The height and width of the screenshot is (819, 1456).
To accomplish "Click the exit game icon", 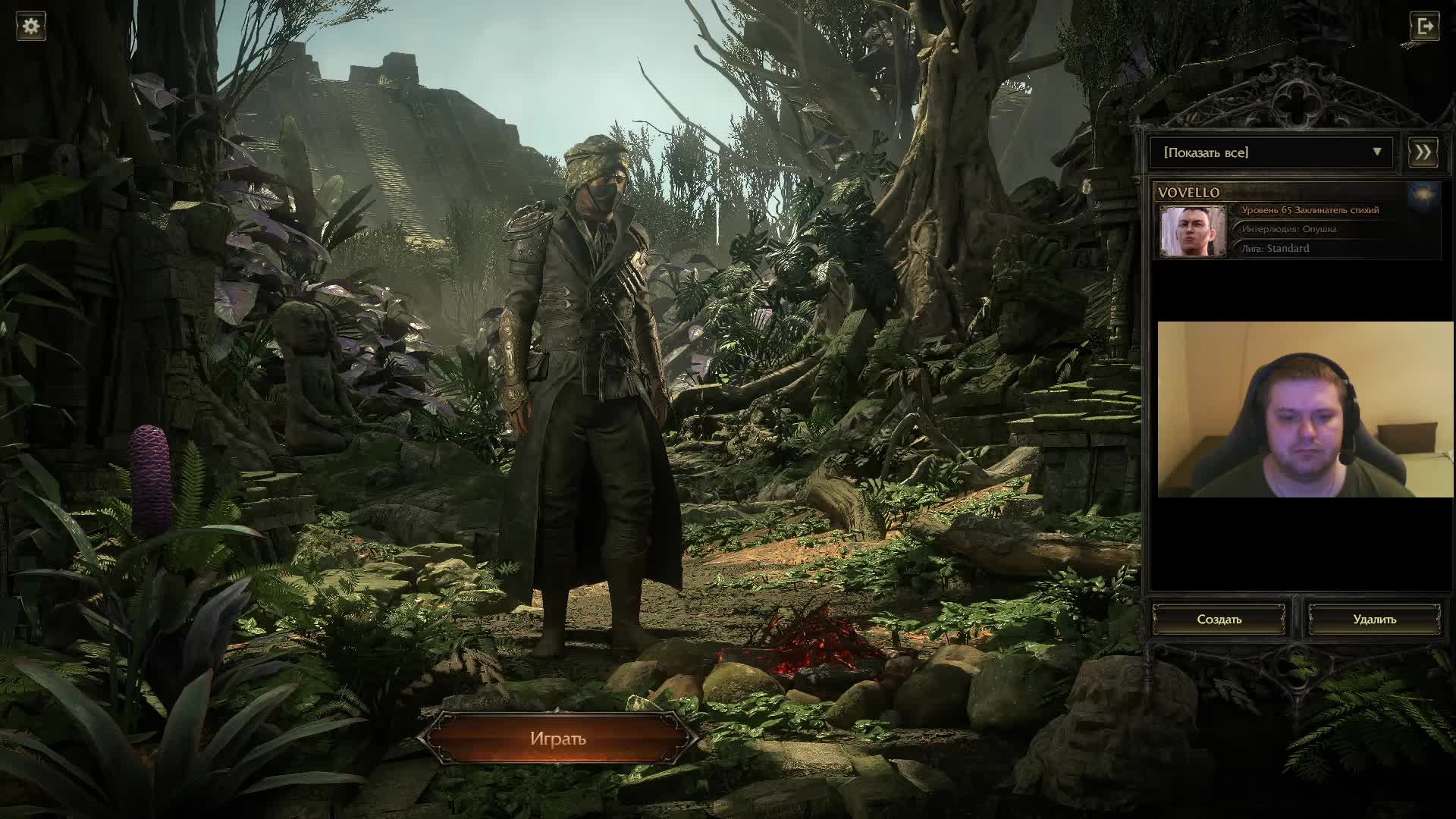I will click(1424, 27).
